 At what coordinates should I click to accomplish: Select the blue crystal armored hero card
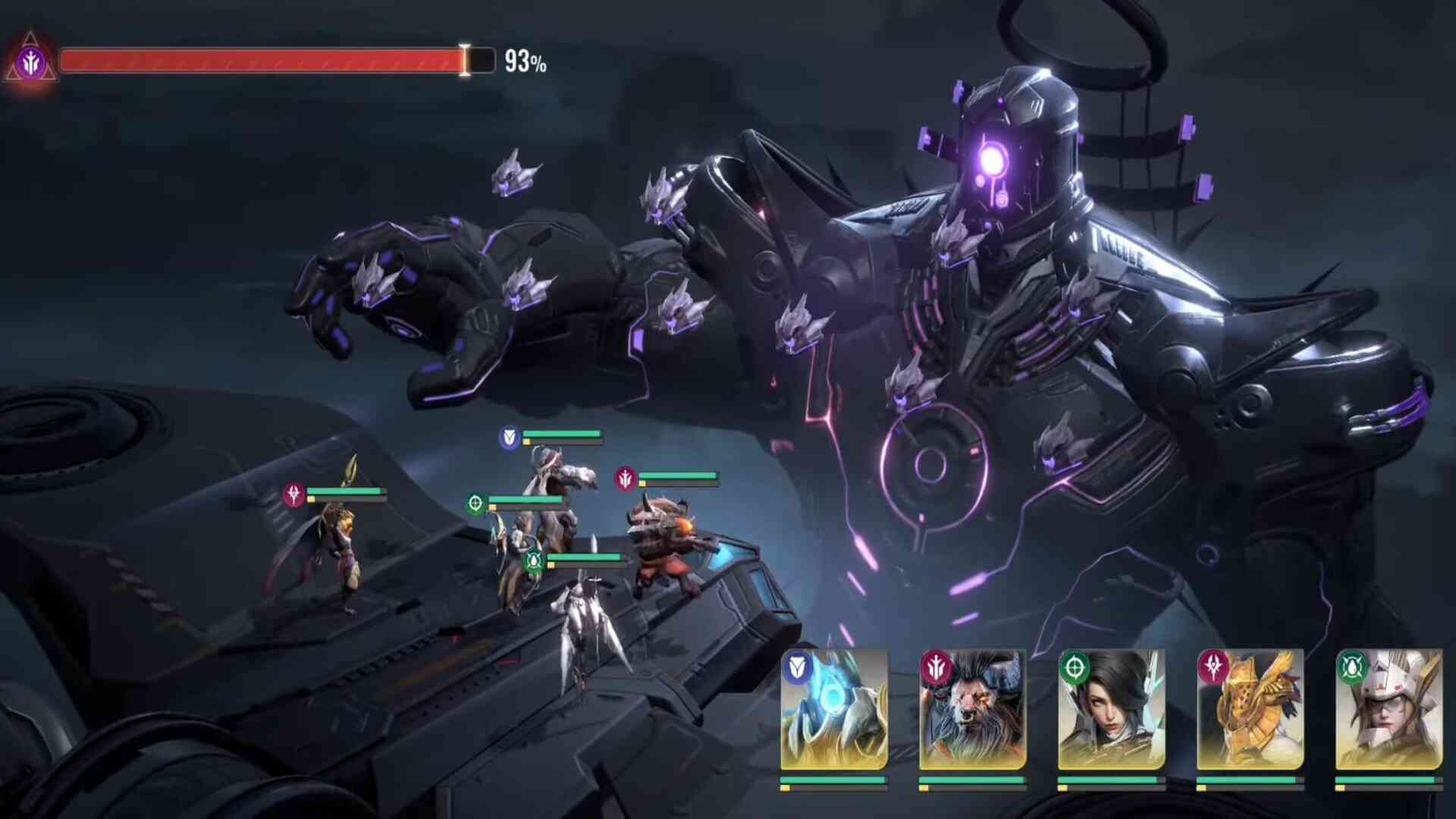pyautogui.click(x=834, y=710)
